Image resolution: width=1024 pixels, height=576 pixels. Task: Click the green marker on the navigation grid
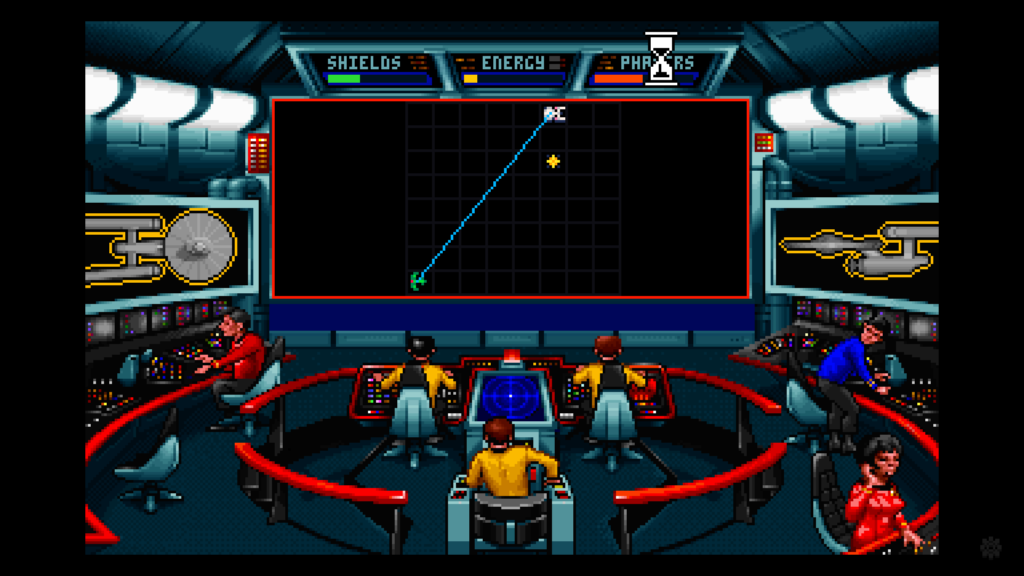coord(418,281)
